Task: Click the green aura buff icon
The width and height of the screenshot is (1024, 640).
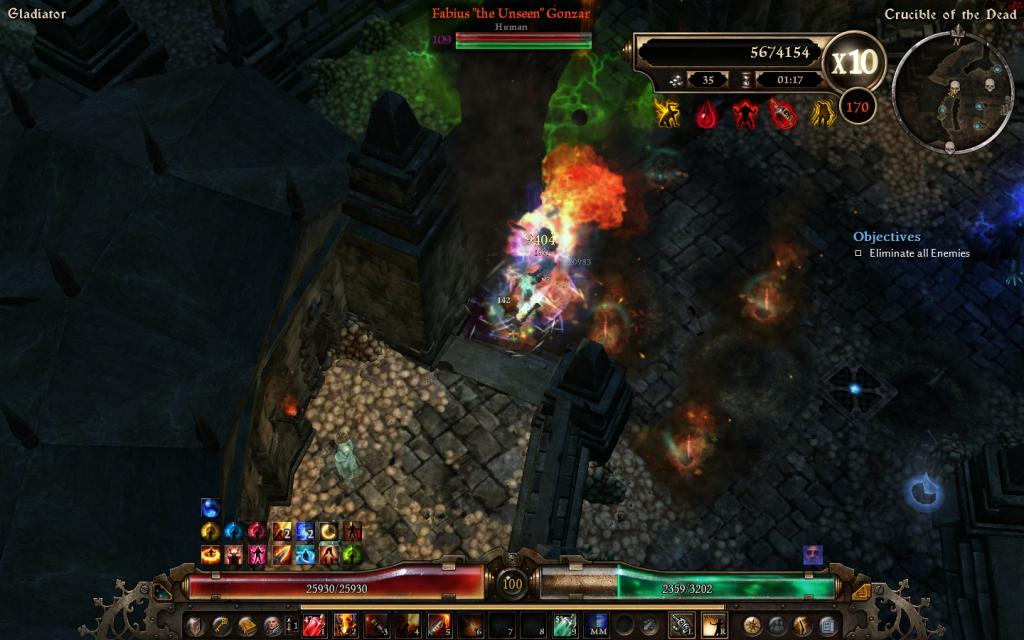Action: tap(351, 554)
